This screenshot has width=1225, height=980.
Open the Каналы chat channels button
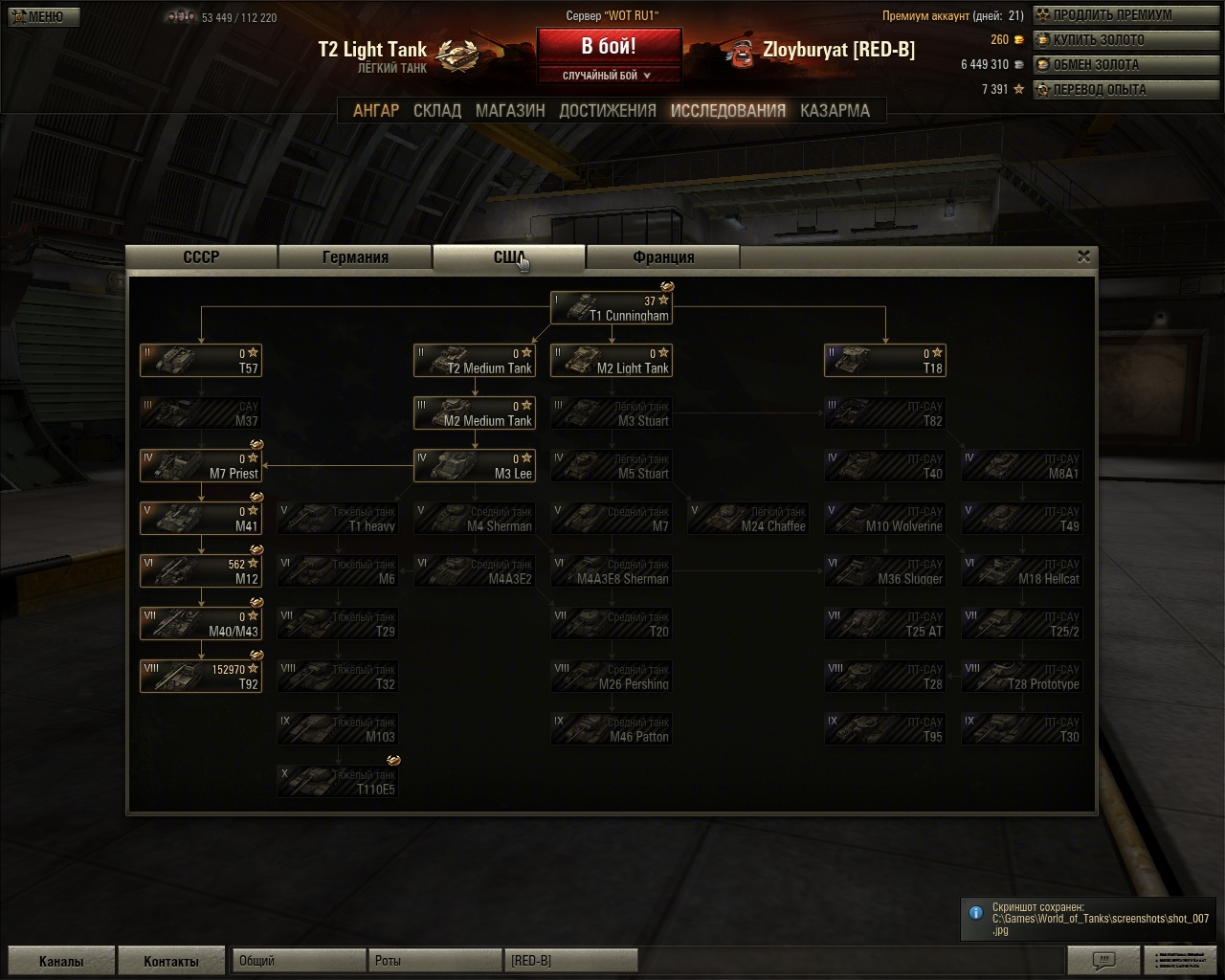(61, 961)
